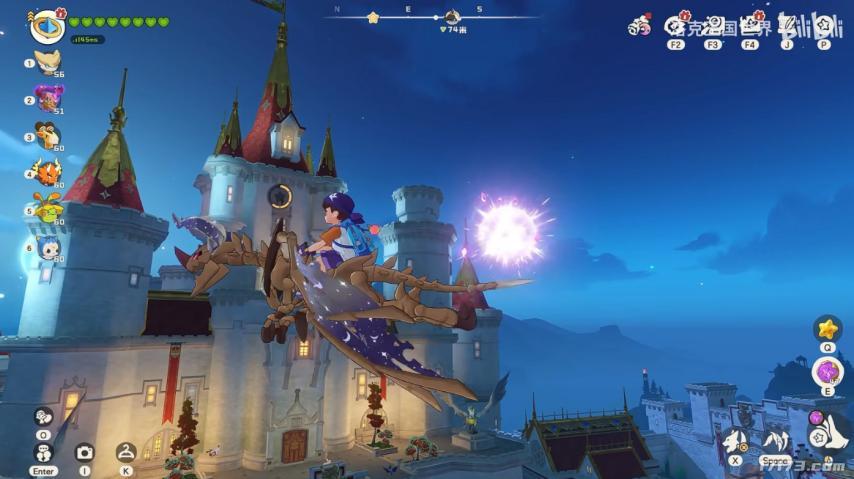Image resolution: width=854 pixels, height=479 pixels.
Task: Choose the purple-haired pet in slot 2
Action: tap(47, 97)
